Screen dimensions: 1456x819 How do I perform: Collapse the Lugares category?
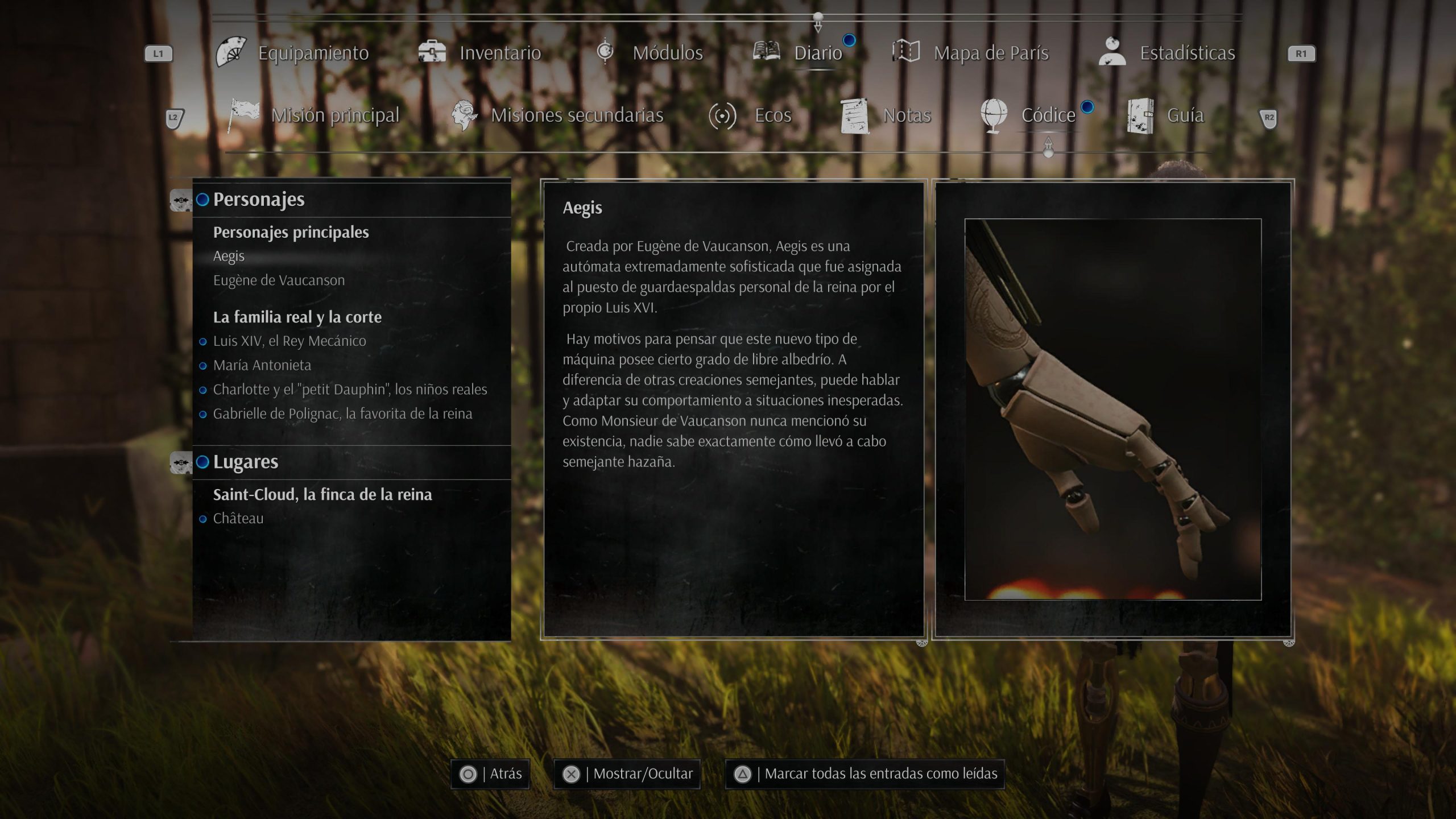point(245,462)
